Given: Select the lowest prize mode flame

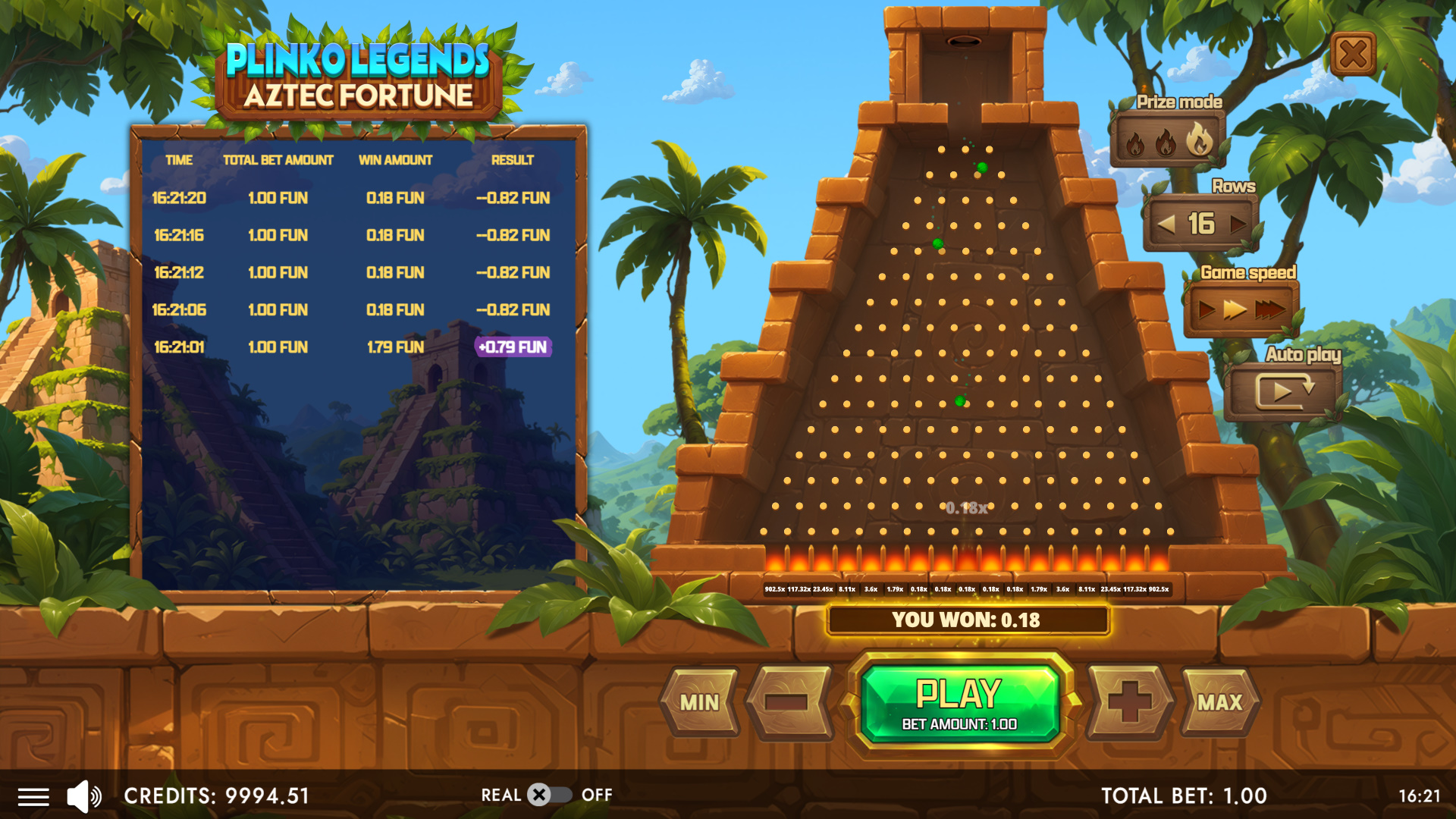Looking at the screenshot, I should point(1135,143).
